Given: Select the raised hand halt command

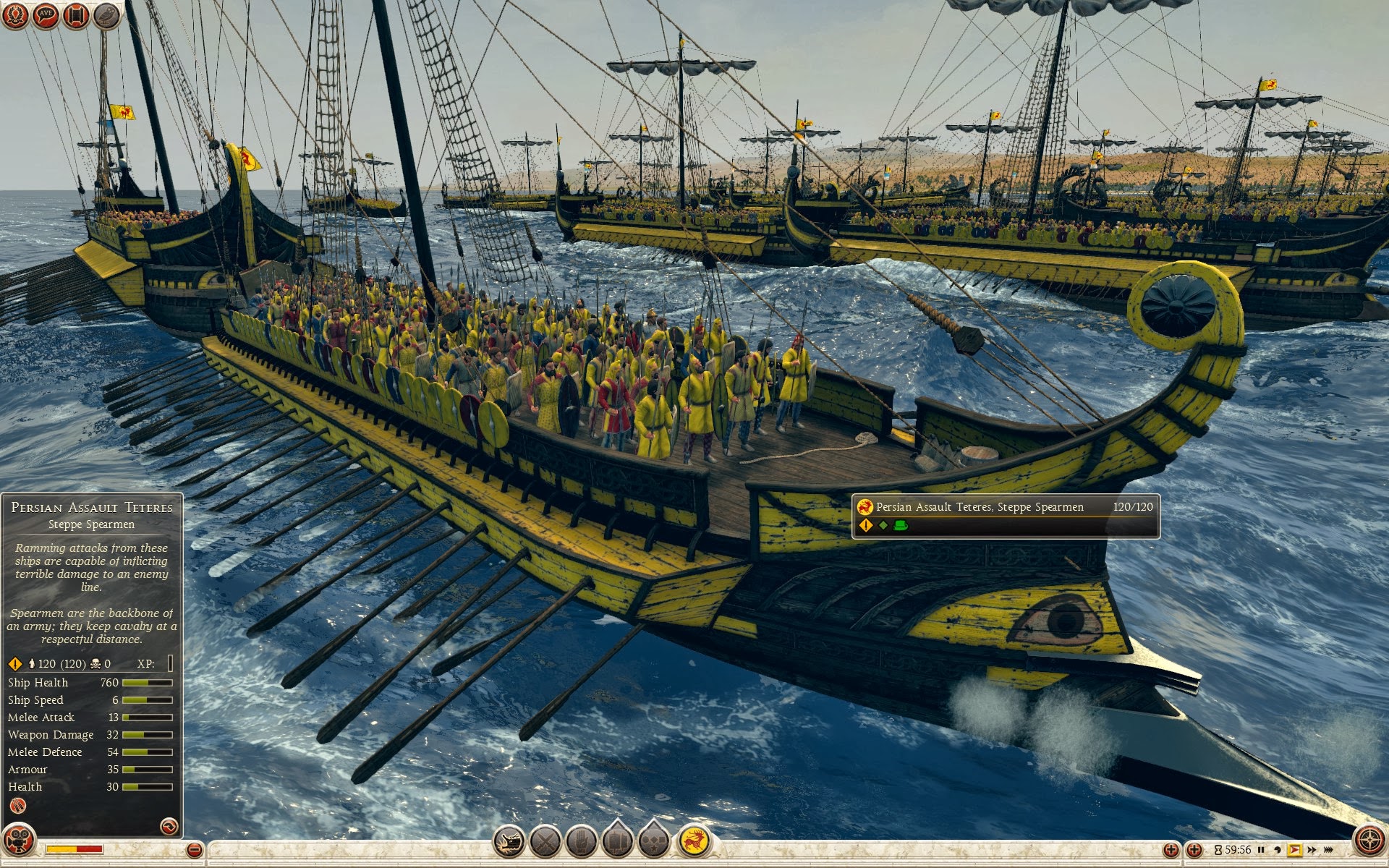Looking at the screenshot, I should pyautogui.click(x=581, y=841).
